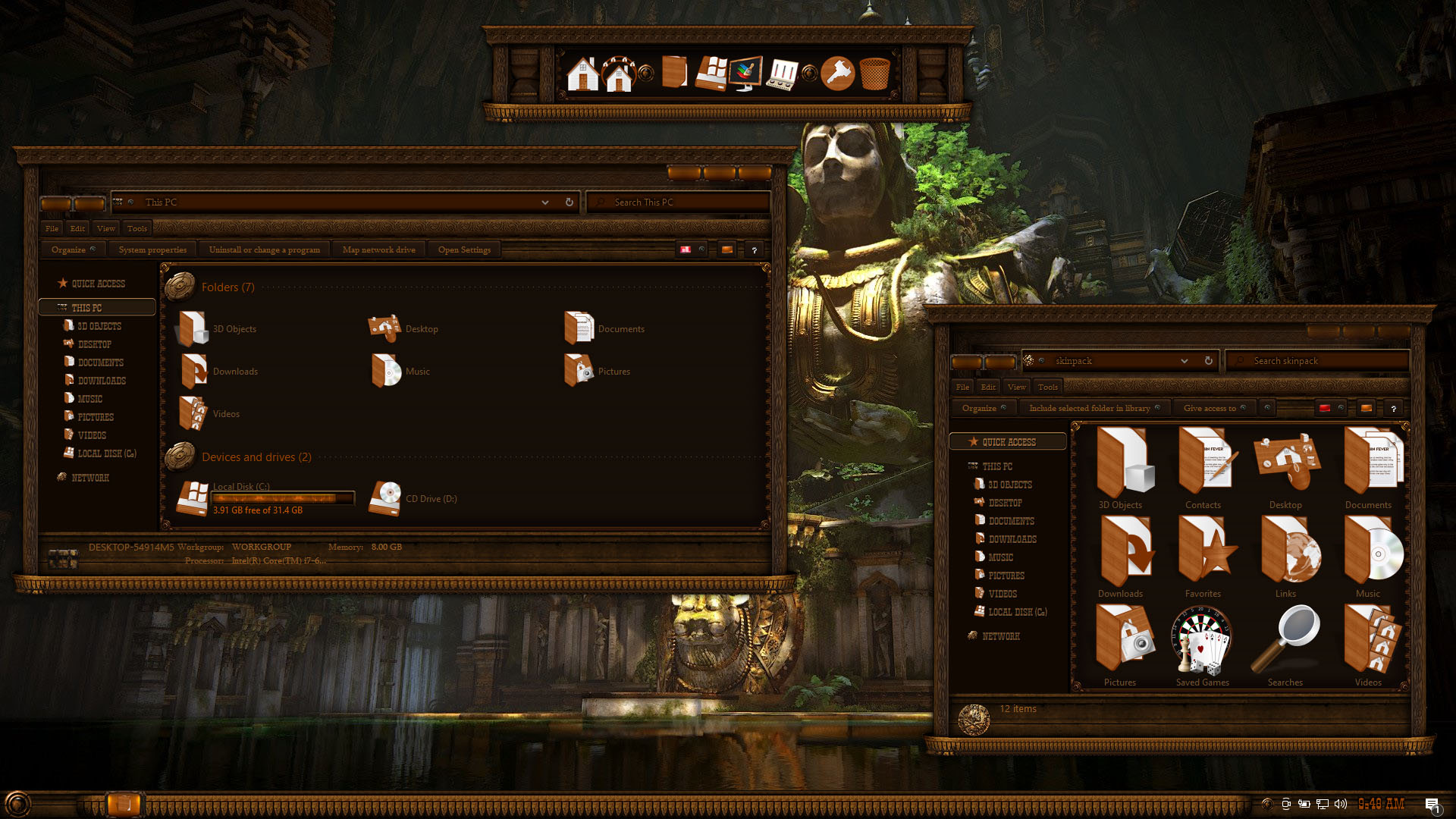This screenshot has width=1456, height=819.
Task: Click the wrench tool icon in dock
Action: click(x=837, y=74)
